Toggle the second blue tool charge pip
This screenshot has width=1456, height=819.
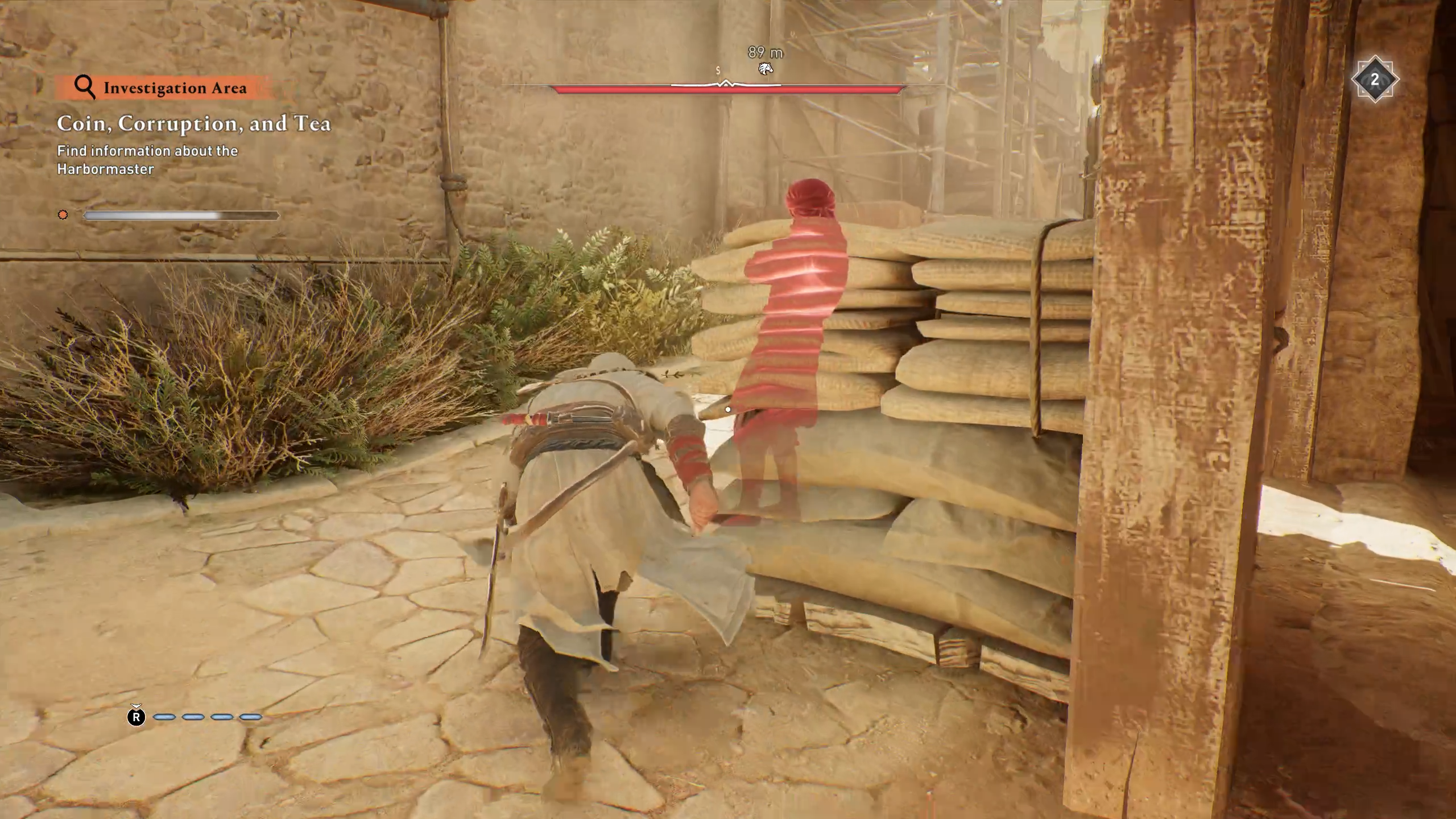pos(192,718)
